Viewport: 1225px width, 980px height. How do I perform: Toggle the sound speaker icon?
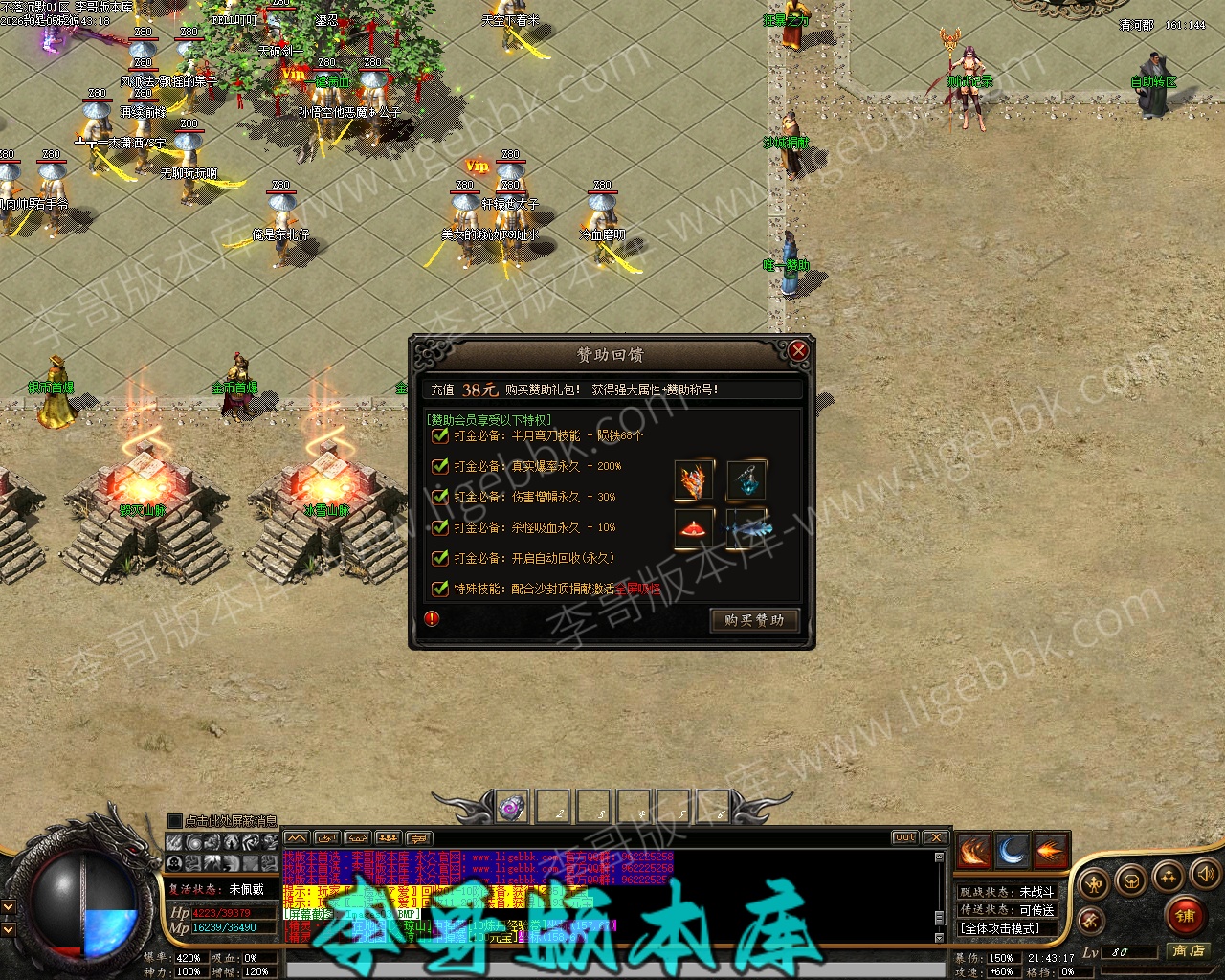(x=1204, y=873)
